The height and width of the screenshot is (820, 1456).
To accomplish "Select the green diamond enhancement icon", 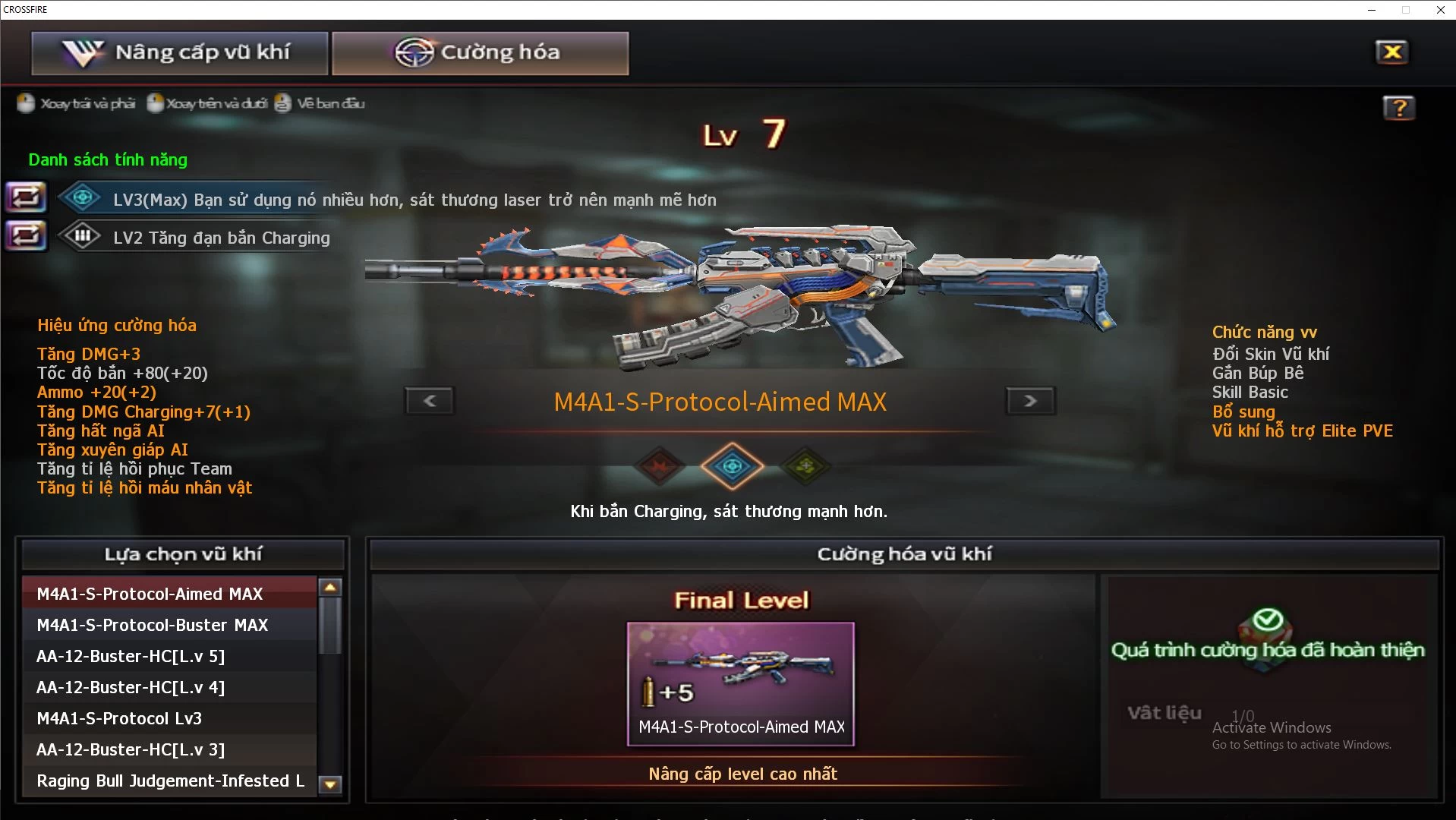I will point(805,466).
